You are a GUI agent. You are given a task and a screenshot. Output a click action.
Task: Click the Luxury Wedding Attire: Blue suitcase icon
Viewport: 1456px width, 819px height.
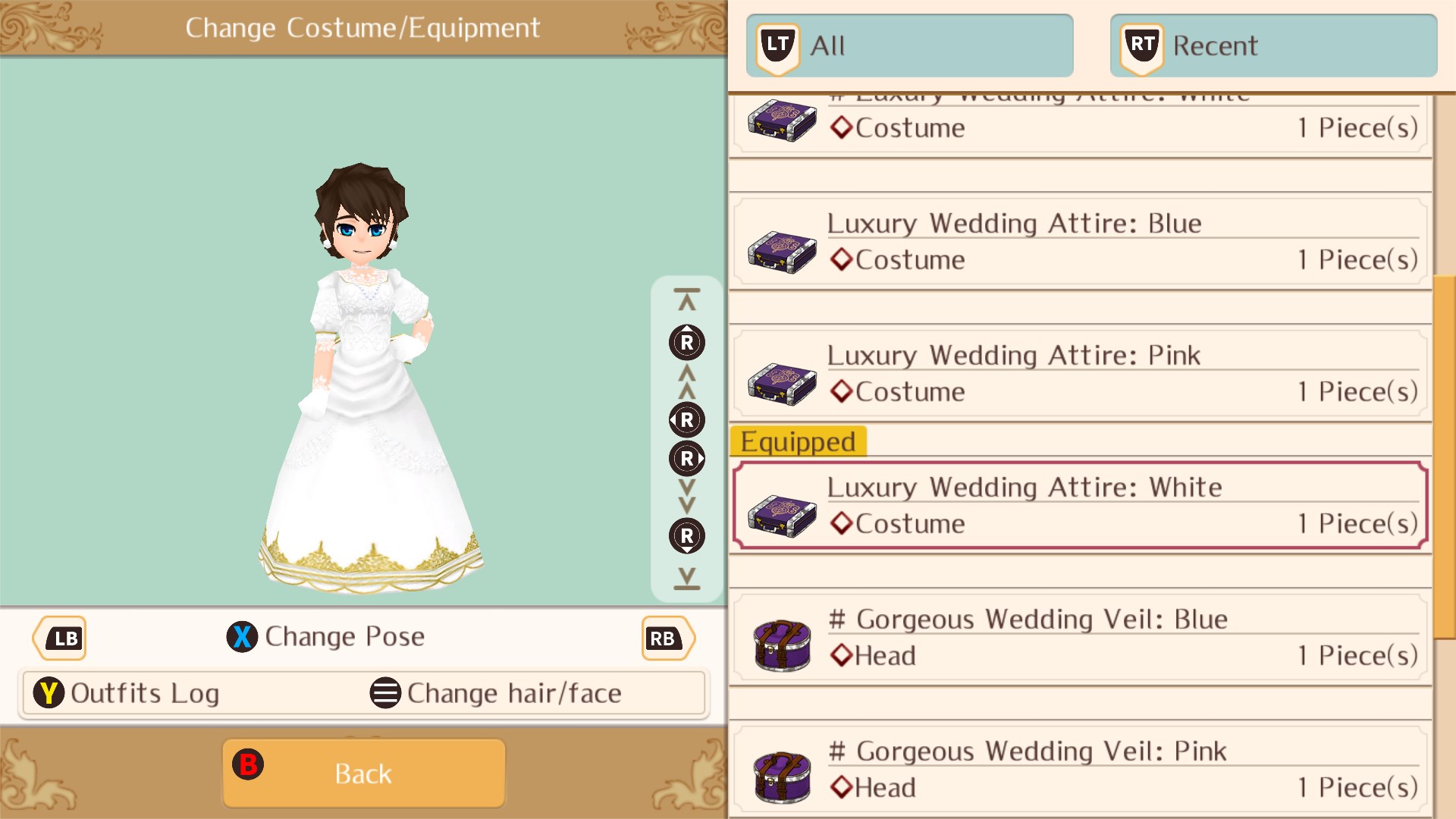tap(781, 250)
